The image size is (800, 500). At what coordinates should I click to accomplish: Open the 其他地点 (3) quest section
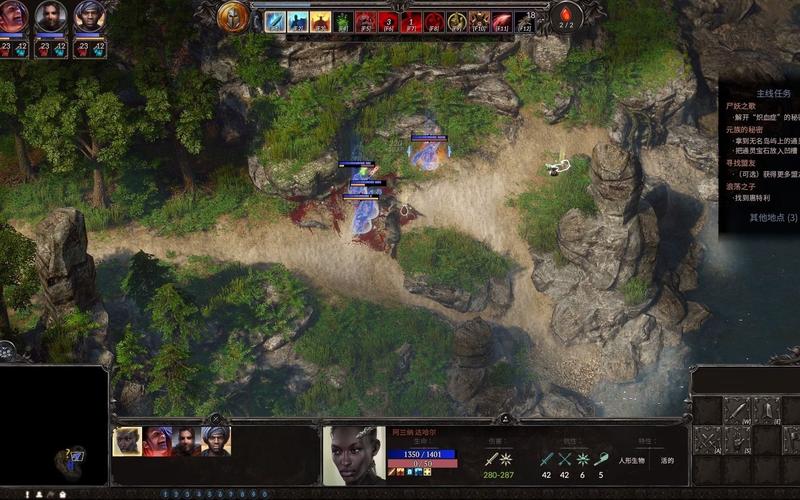773,217
